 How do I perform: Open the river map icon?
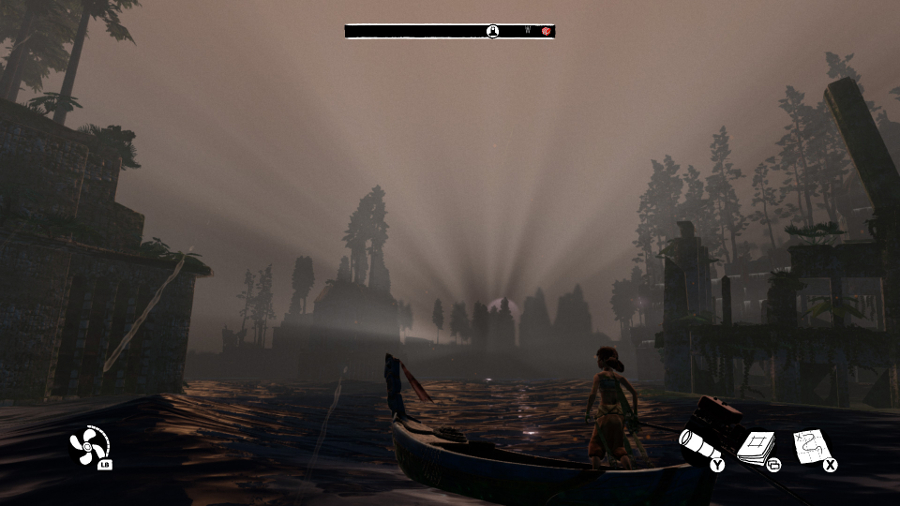[x=811, y=445]
